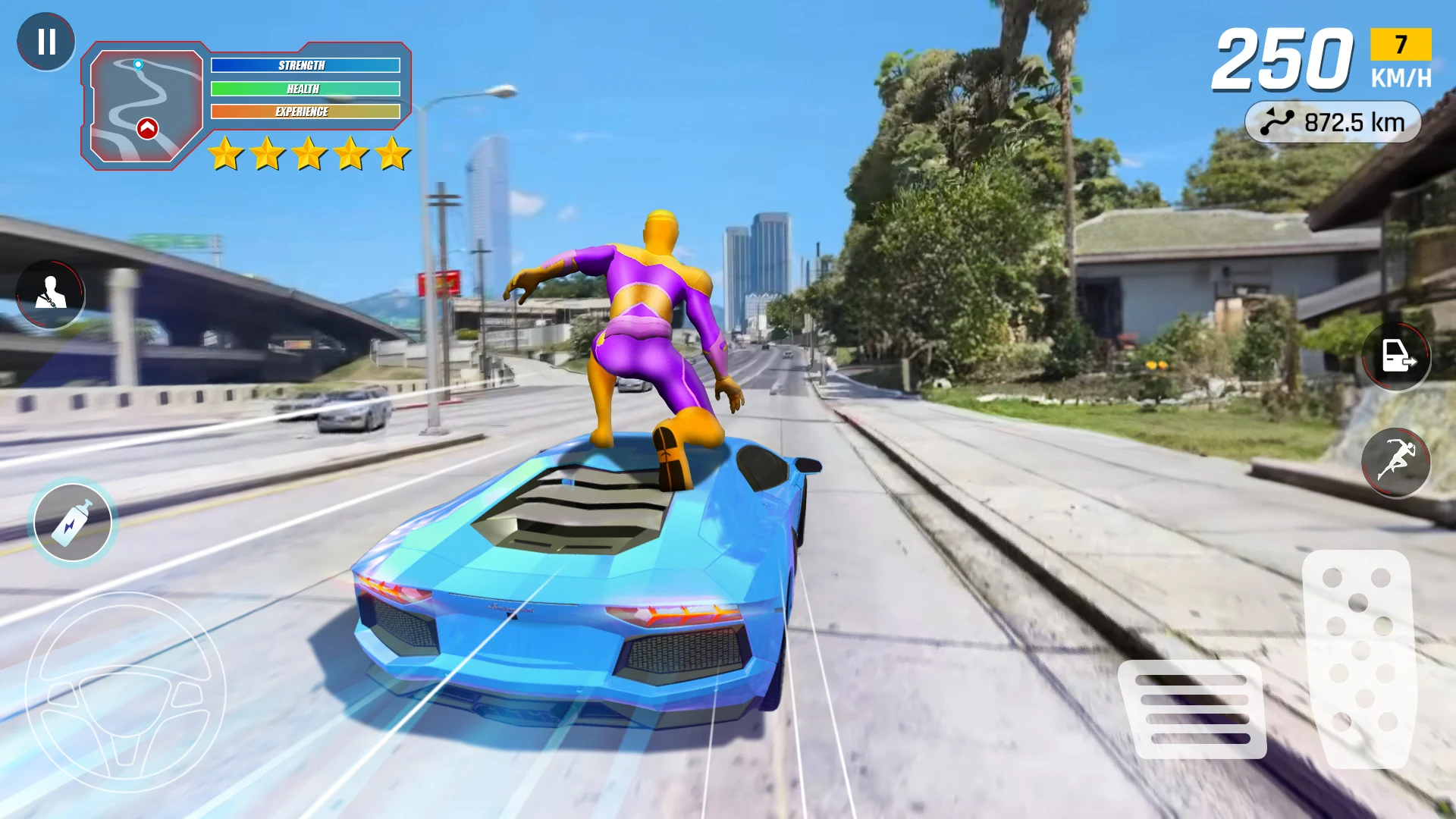Tap the distance tracker showing 872.5 km
Viewport: 1456px width, 819px height.
(x=1335, y=121)
